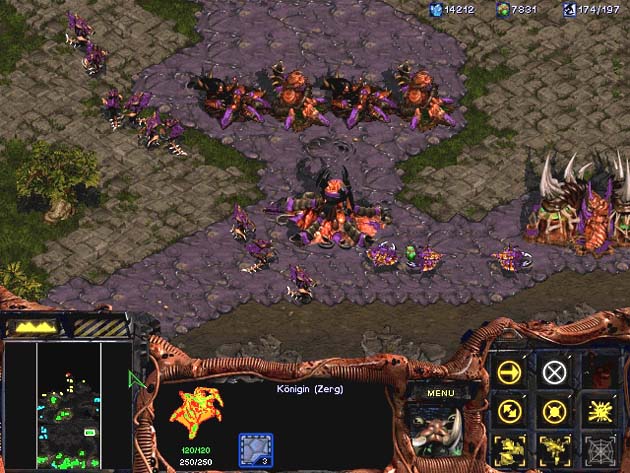Activate the Parasite ability icon
The width and height of the screenshot is (630, 473).
(x=509, y=447)
